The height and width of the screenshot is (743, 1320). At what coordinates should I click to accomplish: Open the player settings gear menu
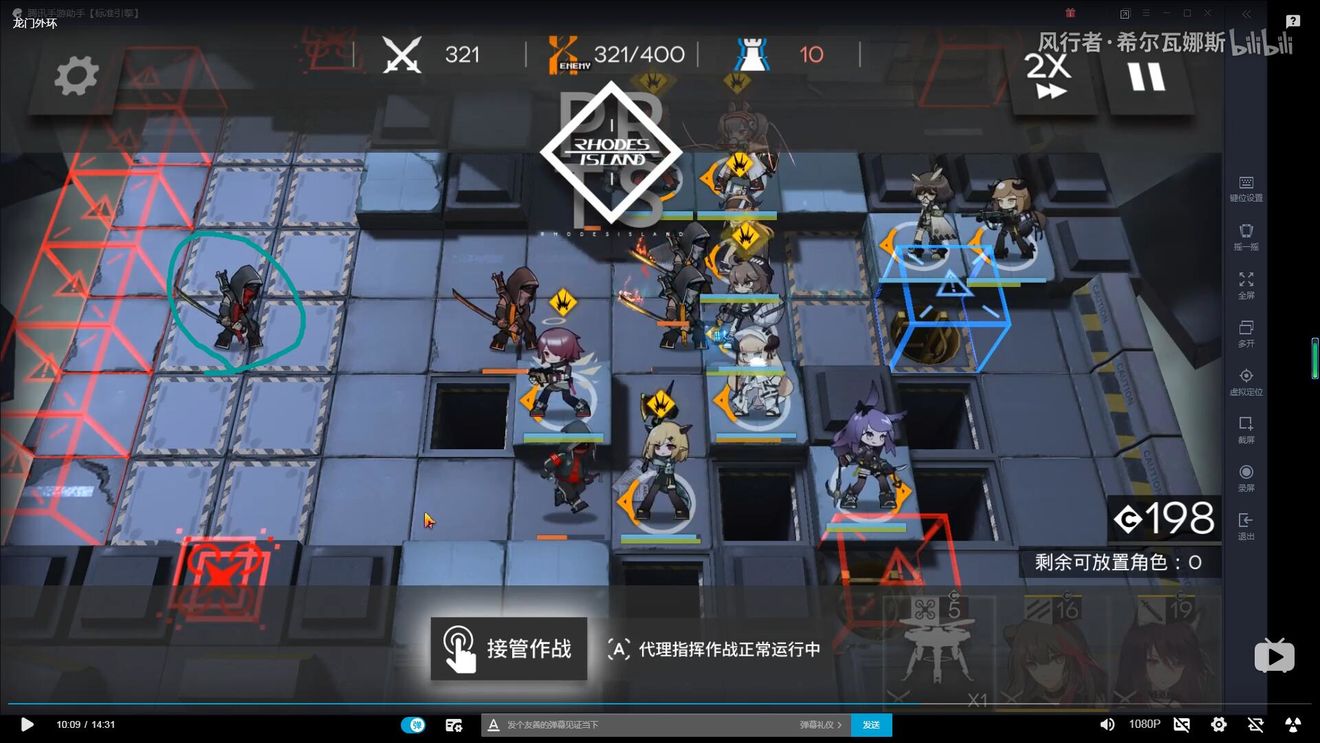(1218, 724)
